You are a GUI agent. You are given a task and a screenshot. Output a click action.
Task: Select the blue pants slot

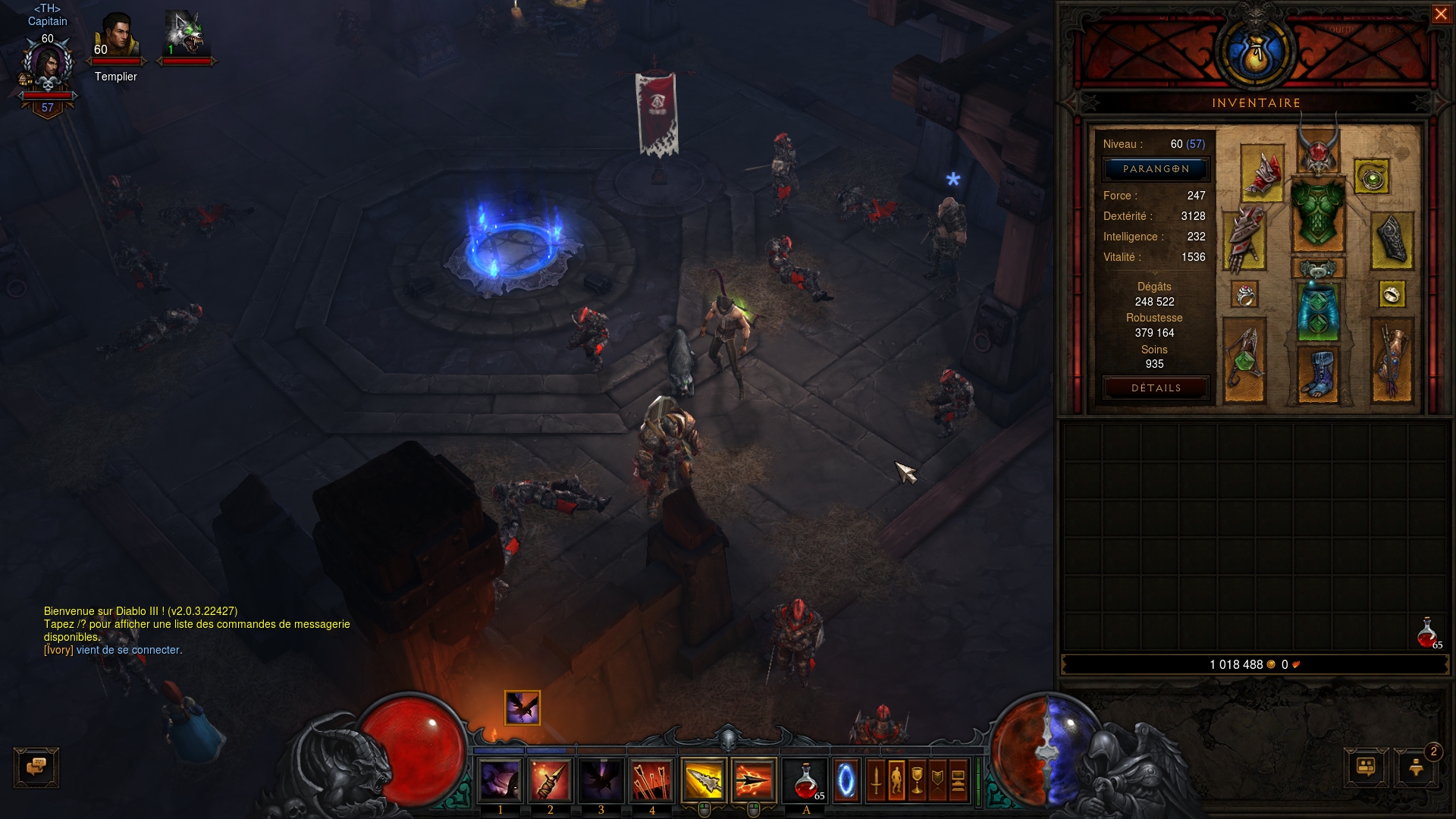tap(1318, 312)
